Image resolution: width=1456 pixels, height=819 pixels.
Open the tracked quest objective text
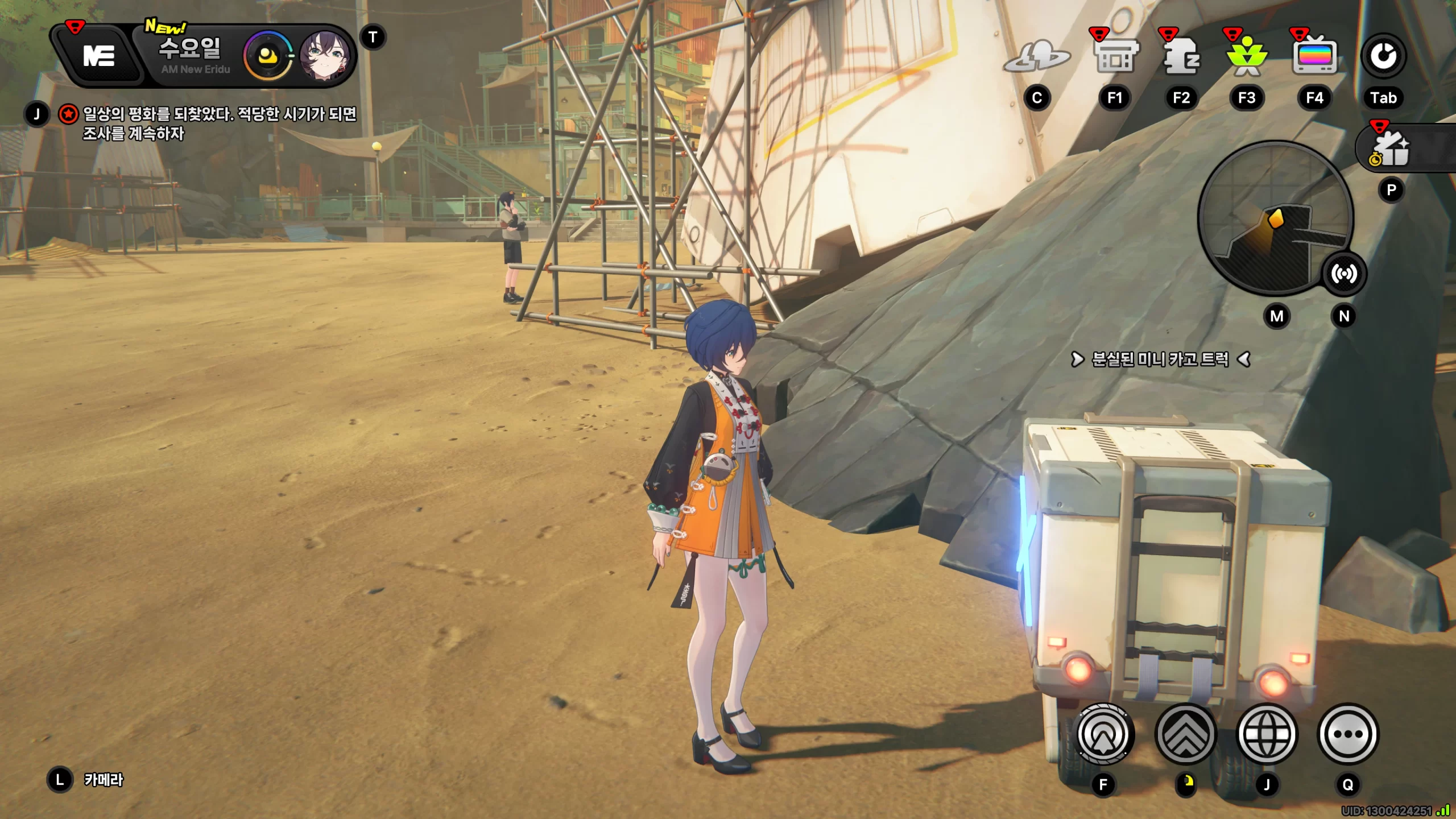pyautogui.click(x=219, y=123)
